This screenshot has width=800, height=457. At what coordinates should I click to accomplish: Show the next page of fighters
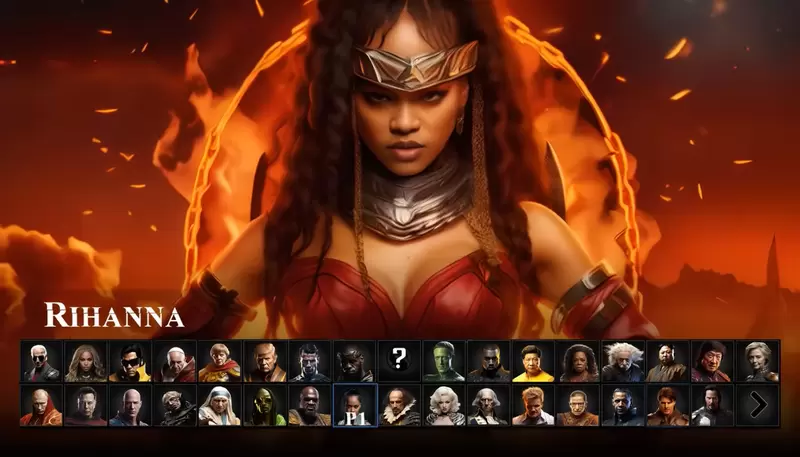[x=758, y=405]
